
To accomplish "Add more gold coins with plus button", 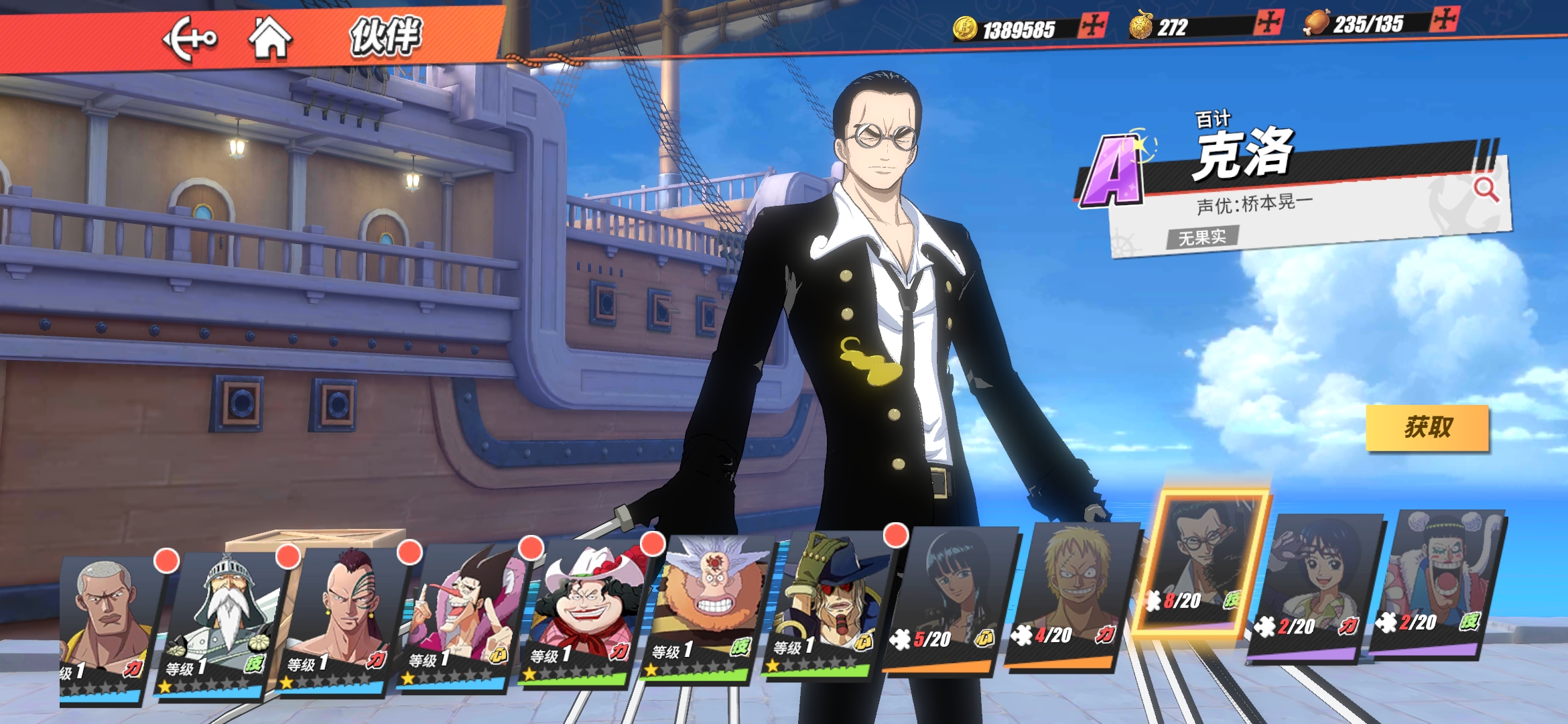I will pyautogui.click(x=1093, y=27).
